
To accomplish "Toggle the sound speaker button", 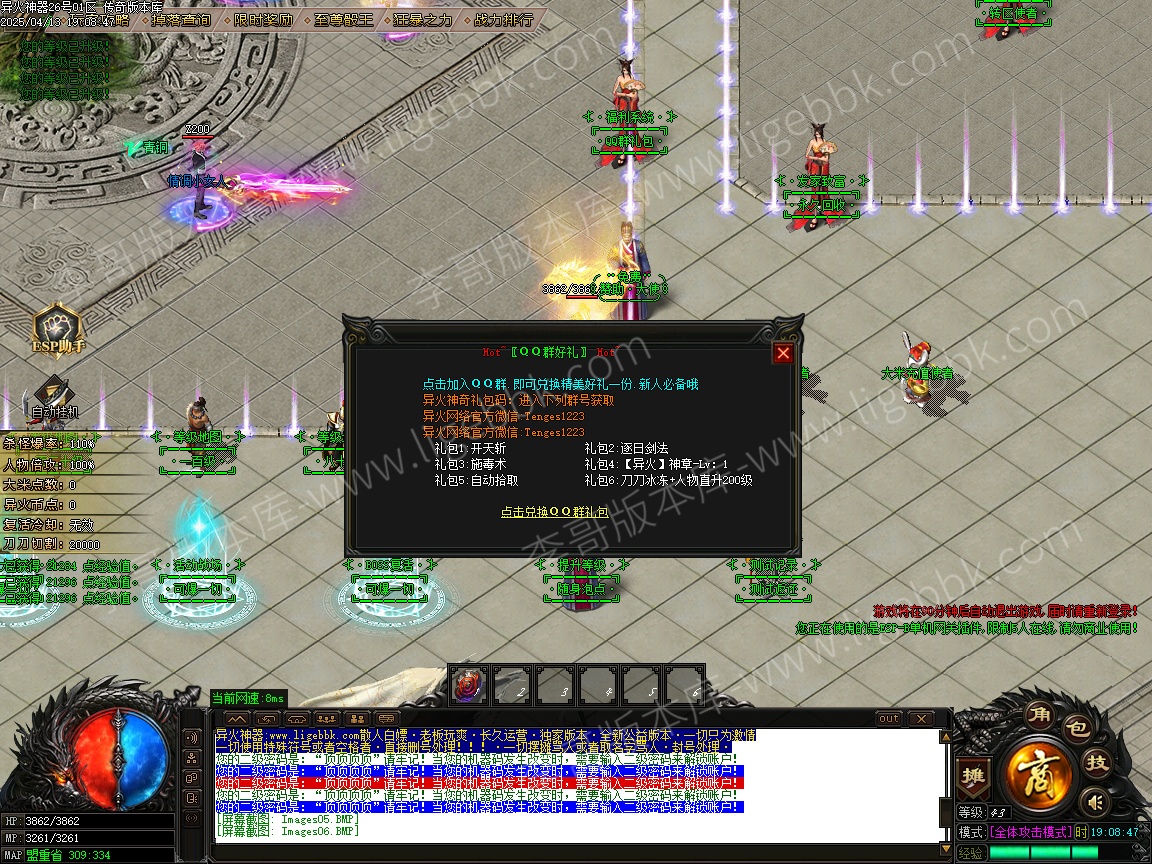I will pyautogui.click(x=1097, y=801).
